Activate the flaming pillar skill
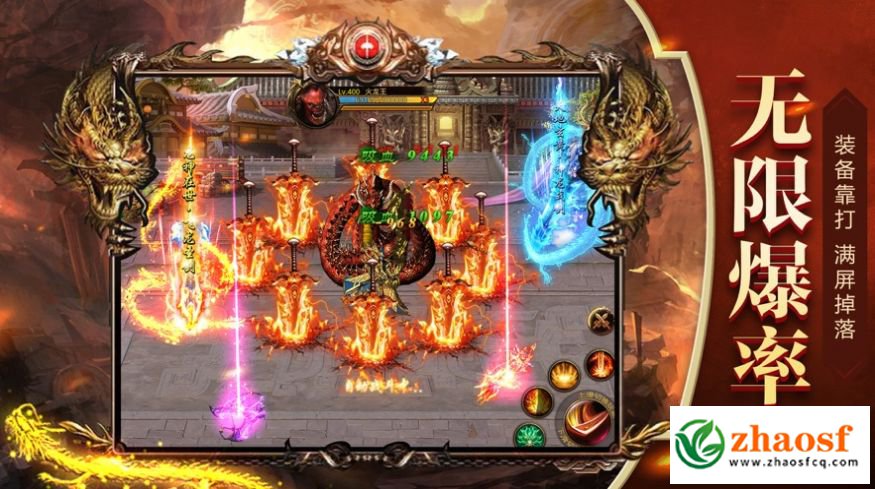The width and height of the screenshot is (875, 489). pyautogui.click(x=599, y=365)
